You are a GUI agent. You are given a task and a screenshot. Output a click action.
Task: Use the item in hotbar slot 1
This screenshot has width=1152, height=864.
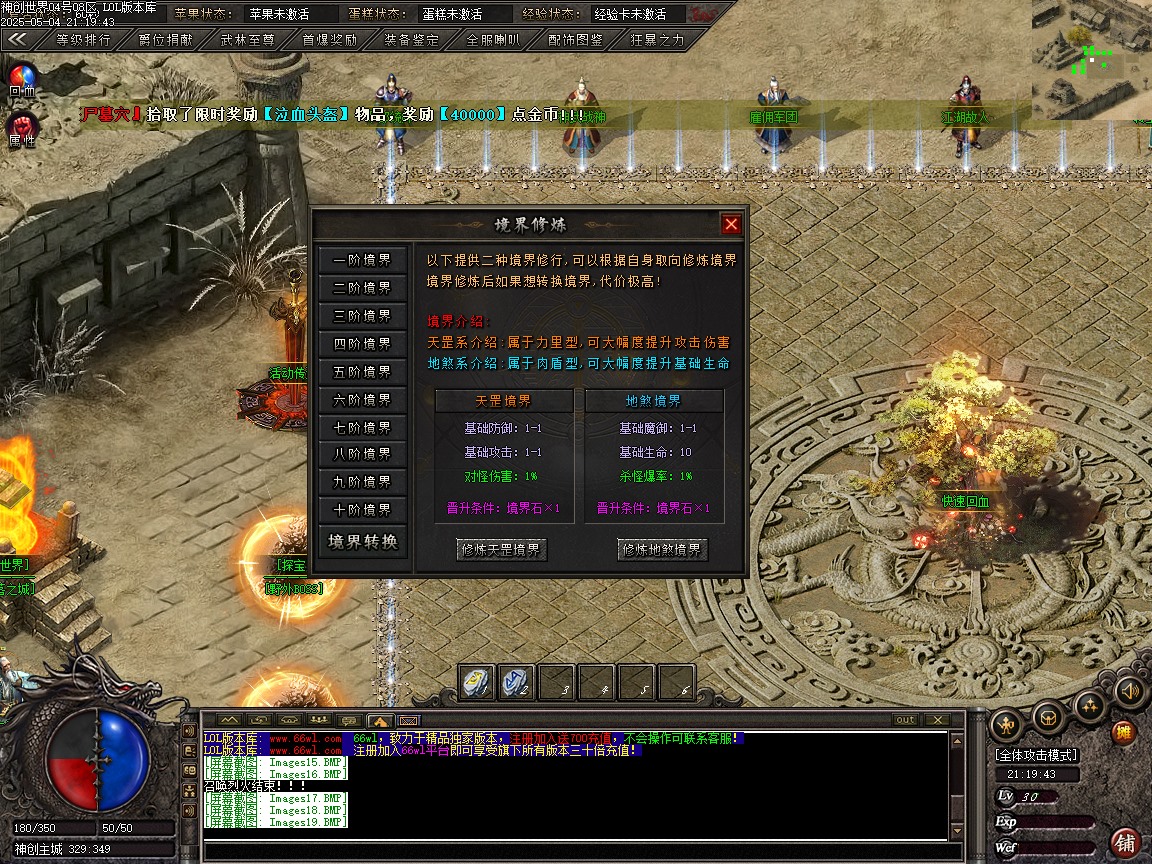tap(477, 682)
